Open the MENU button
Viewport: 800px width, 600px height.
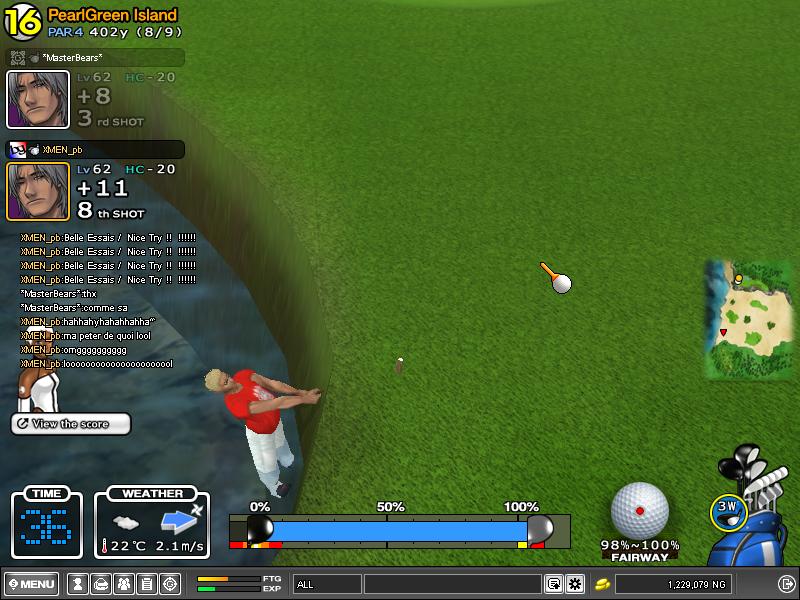click(x=31, y=584)
